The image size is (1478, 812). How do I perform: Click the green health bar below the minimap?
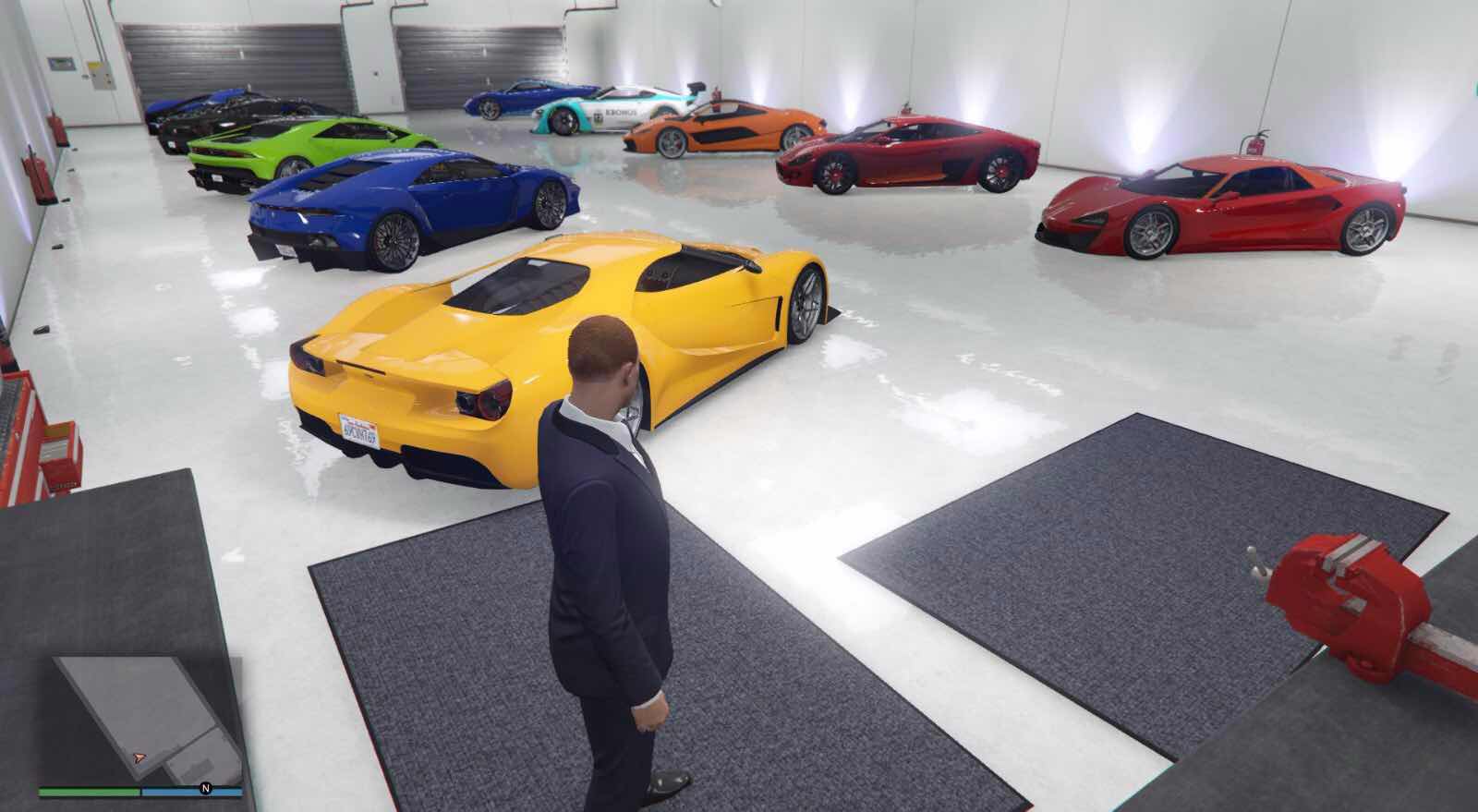tap(88, 791)
